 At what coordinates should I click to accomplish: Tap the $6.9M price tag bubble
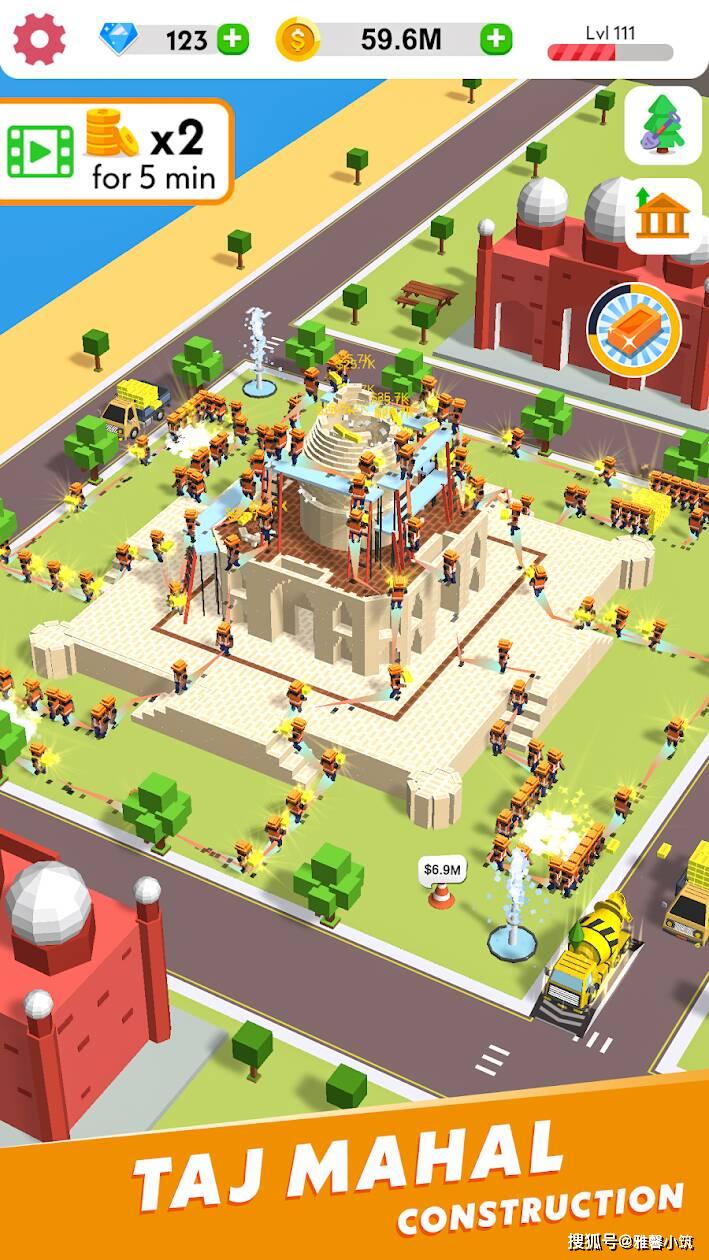pos(441,870)
